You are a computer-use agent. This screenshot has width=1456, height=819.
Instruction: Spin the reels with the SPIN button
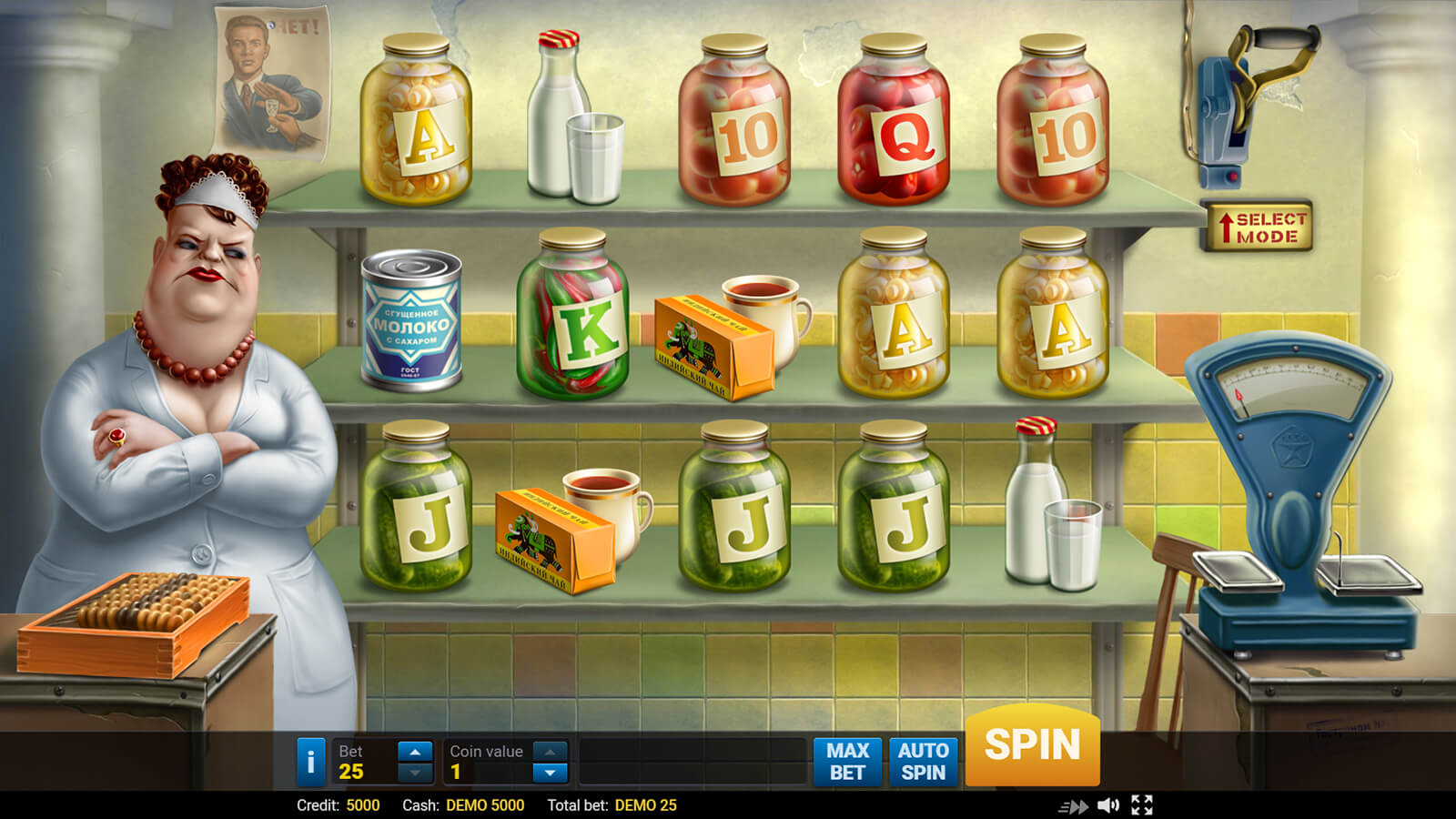tap(1032, 745)
